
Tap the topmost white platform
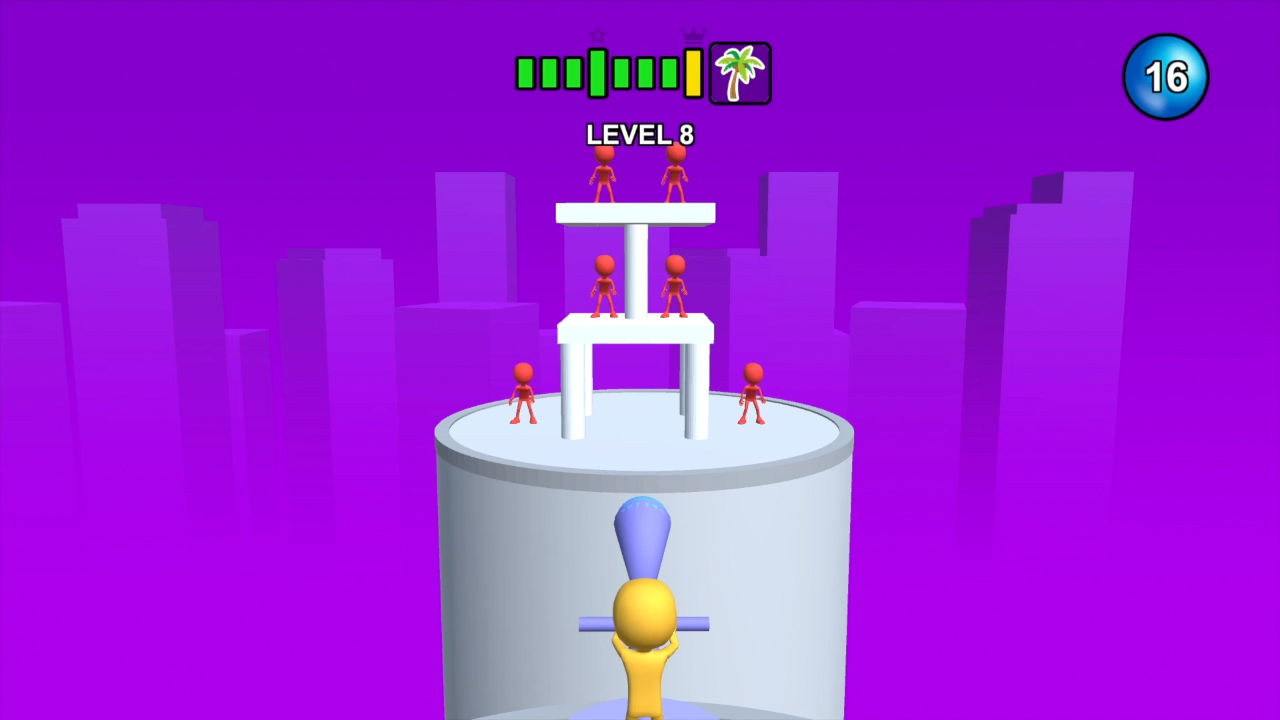click(635, 212)
